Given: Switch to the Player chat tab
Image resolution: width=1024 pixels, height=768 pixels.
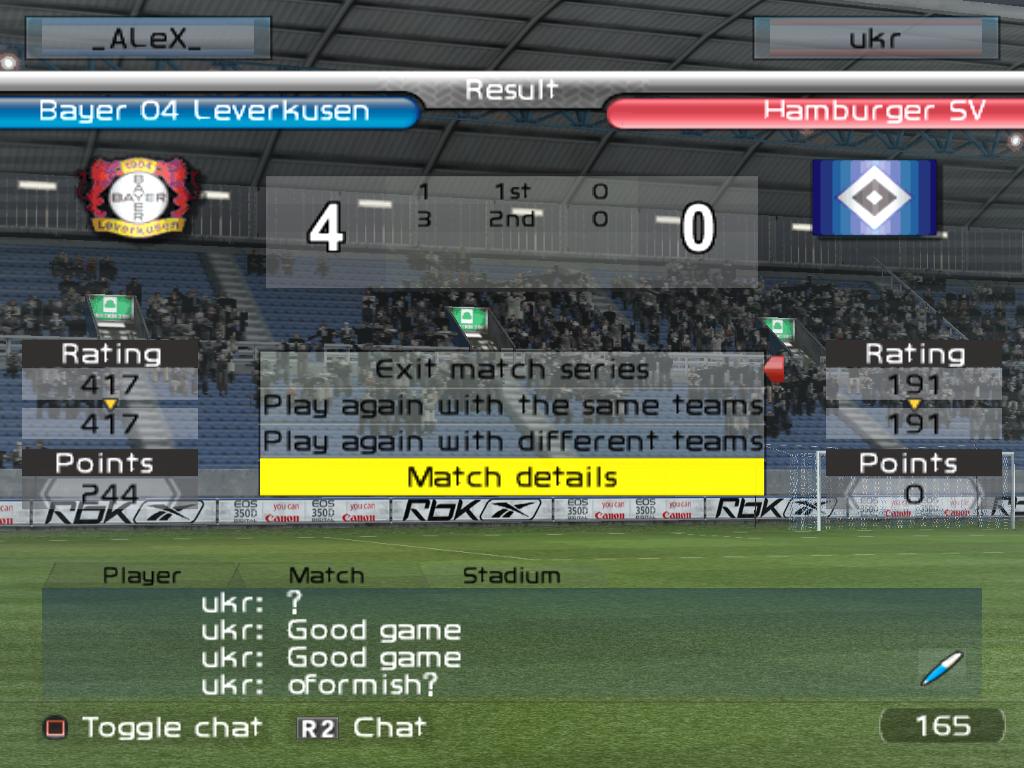Looking at the screenshot, I should (x=142, y=575).
